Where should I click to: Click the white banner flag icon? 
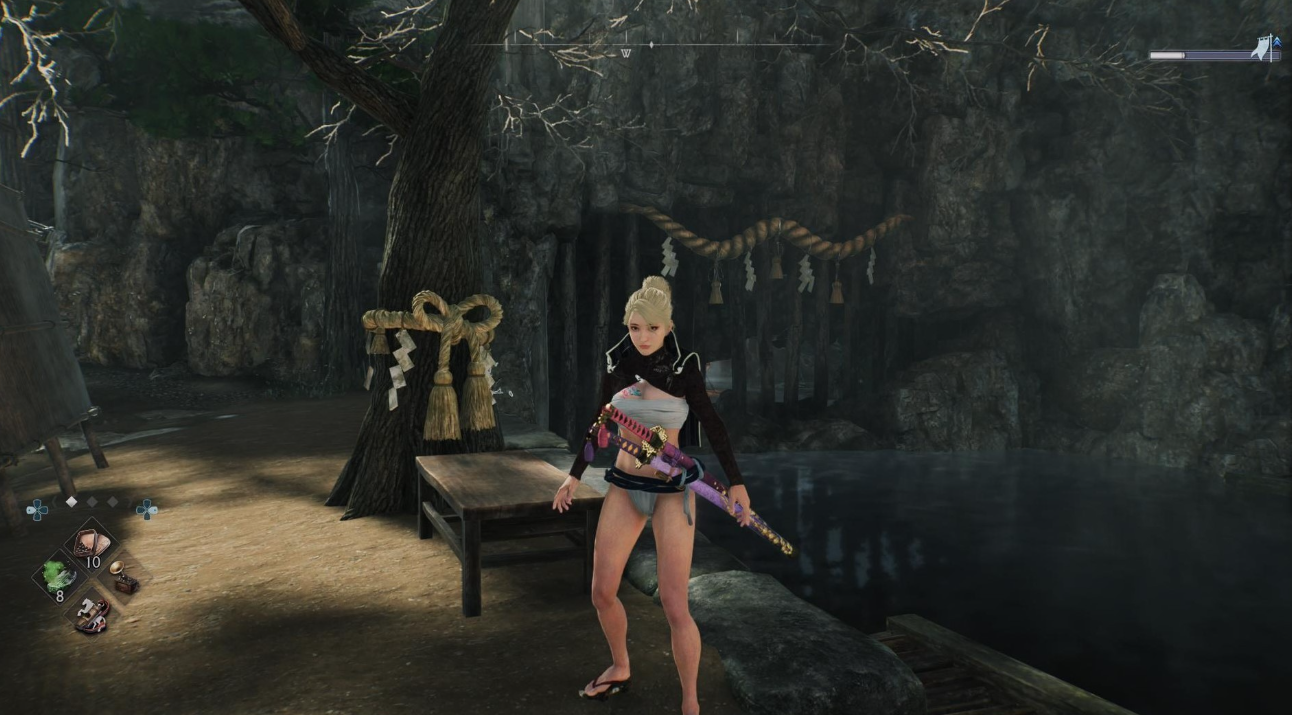(x=1263, y=47)
